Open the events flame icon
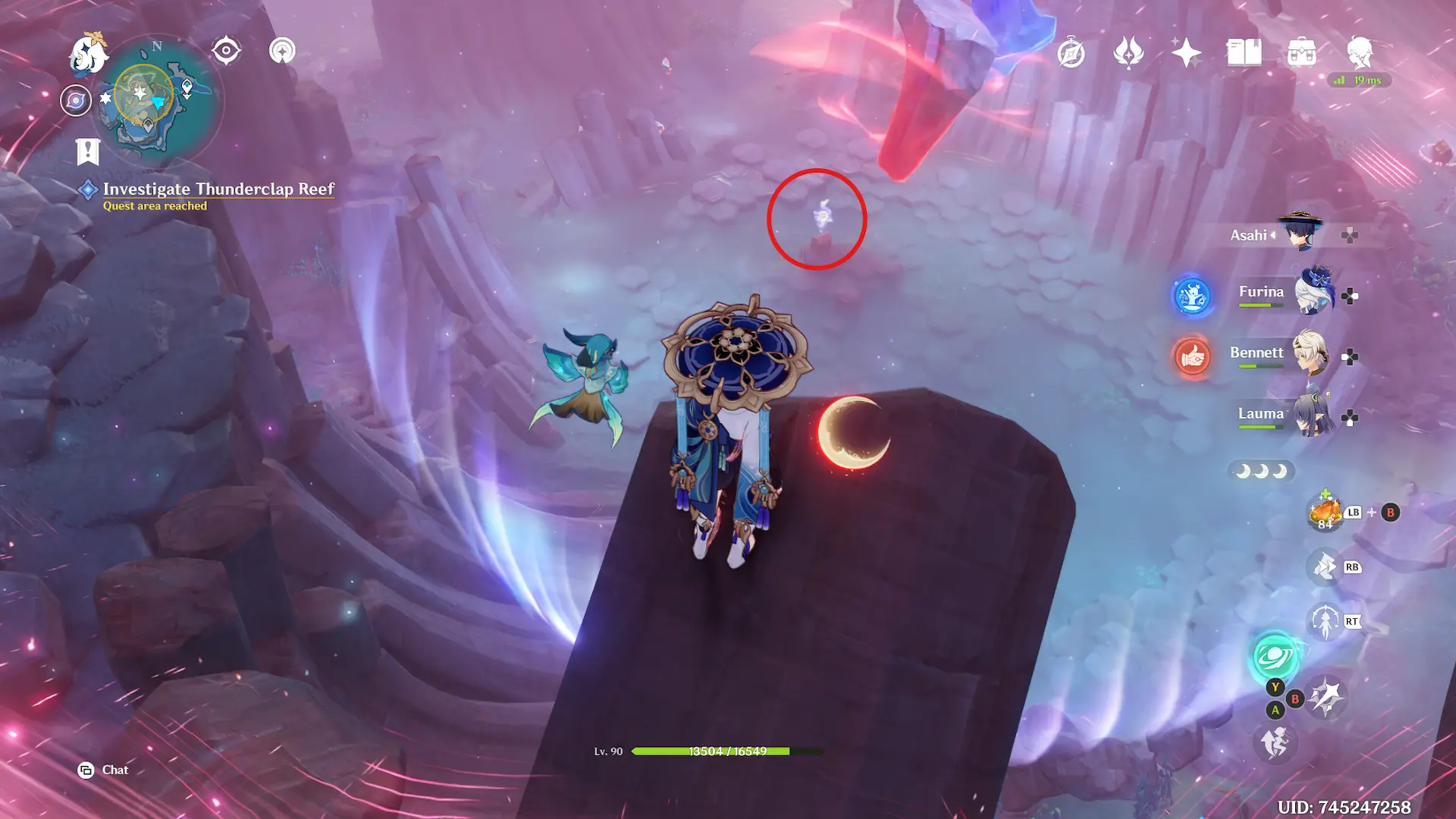The height and width of the screenshot is (819, 1456). [1128, 53]
